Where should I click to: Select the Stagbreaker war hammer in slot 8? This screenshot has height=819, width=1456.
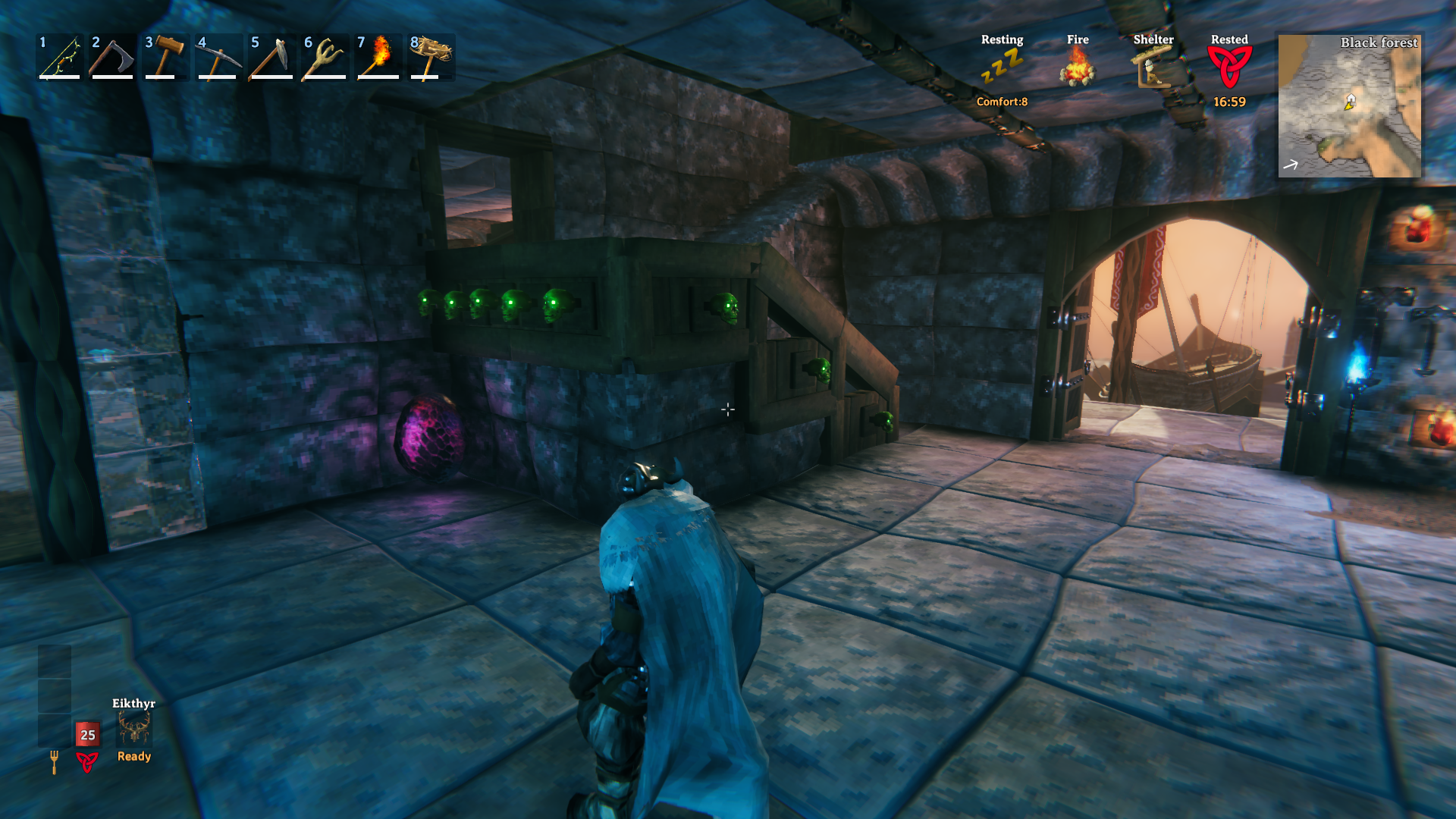click(431, 57)
